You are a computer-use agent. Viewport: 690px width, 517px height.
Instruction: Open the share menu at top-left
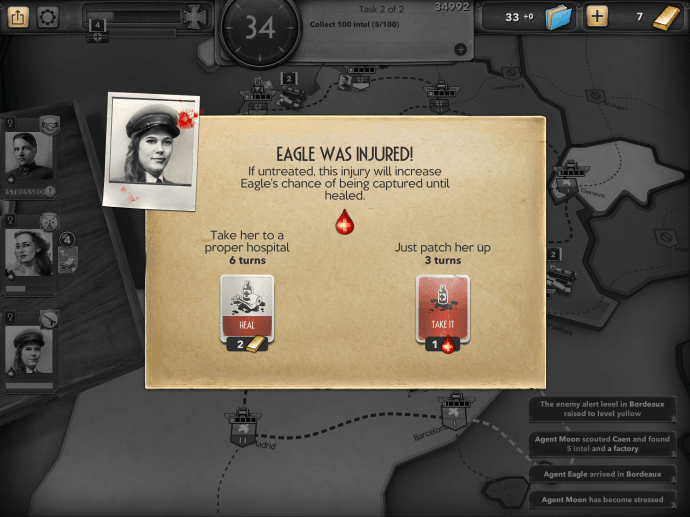coord(19,17)
